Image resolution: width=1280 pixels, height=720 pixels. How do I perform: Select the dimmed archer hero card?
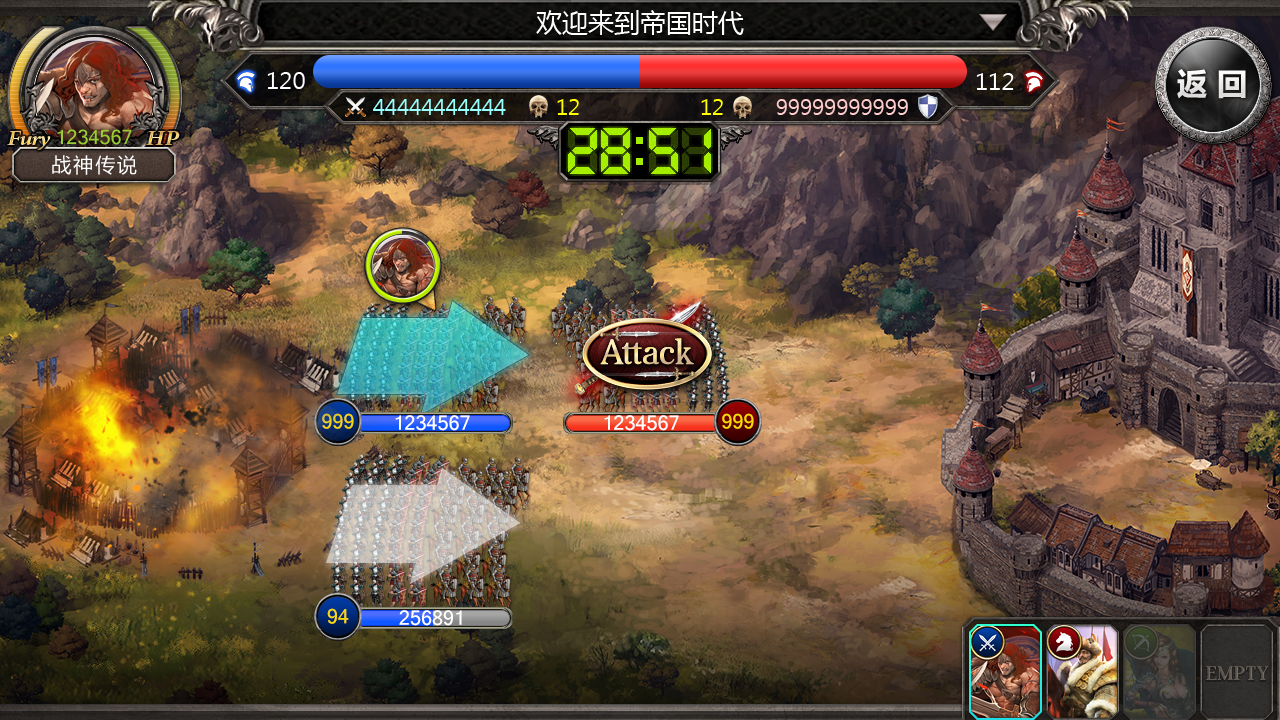(1159, 671)
